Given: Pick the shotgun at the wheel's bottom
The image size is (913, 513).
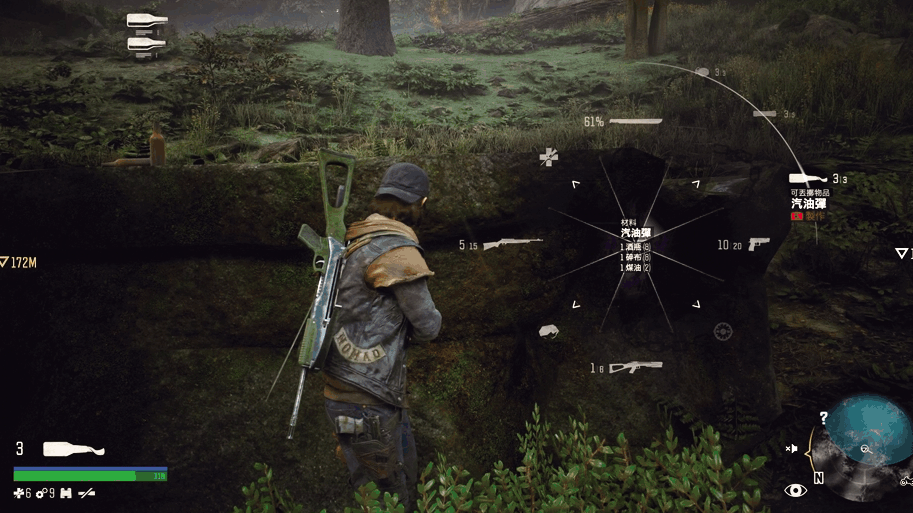Looking at the screenshot, I should [636, 367].
